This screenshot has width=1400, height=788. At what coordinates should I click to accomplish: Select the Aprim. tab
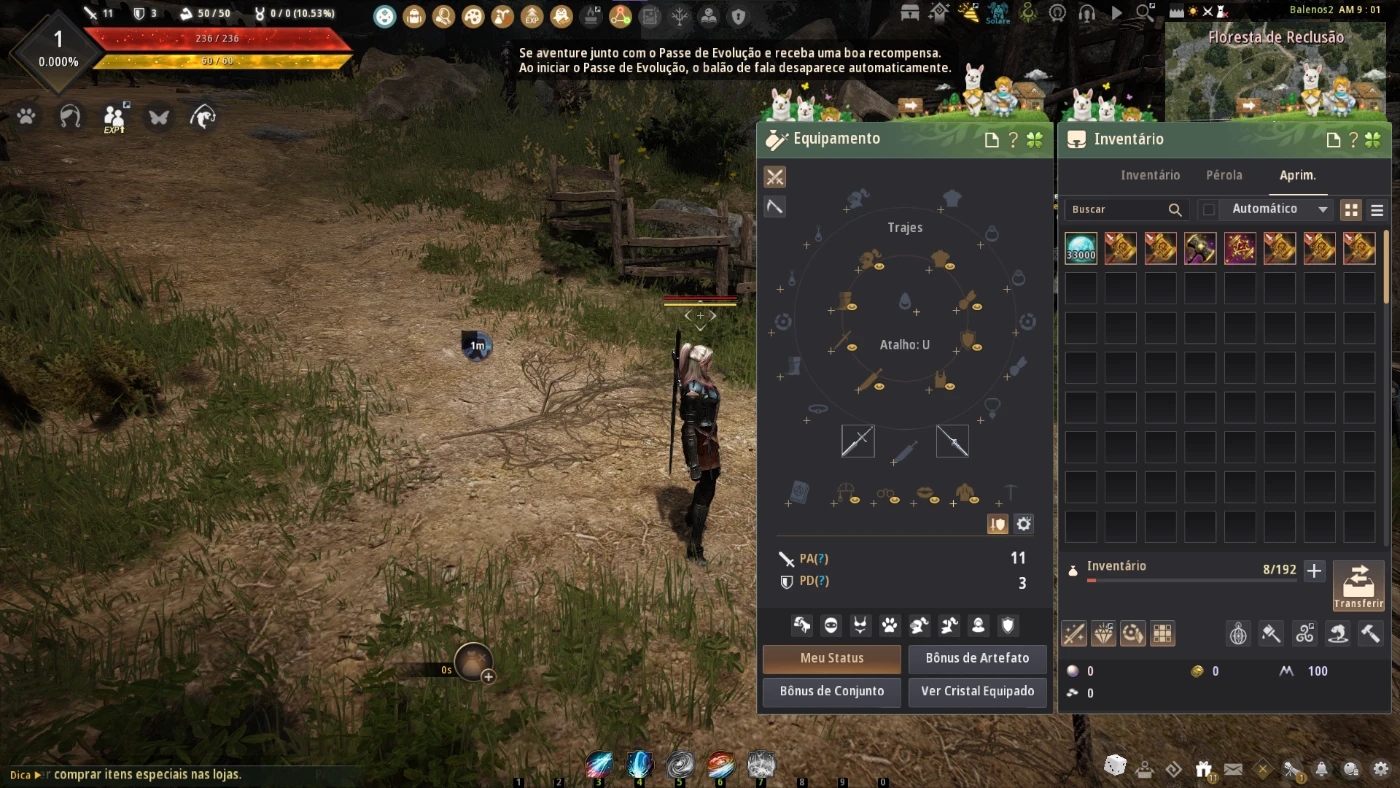(x=1298, y=175)
